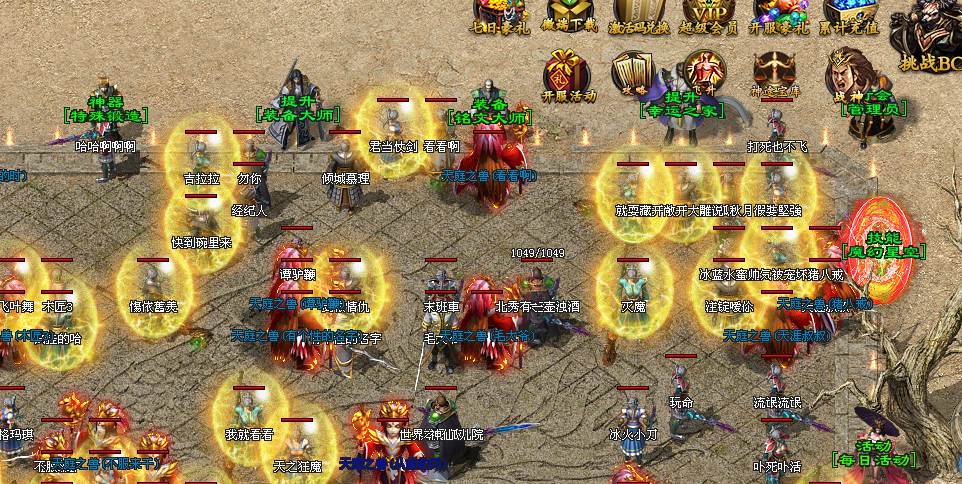Screen dimensions: 962x484
Task: Click the 微端下载 client download icon
Action: pos(567,14)
